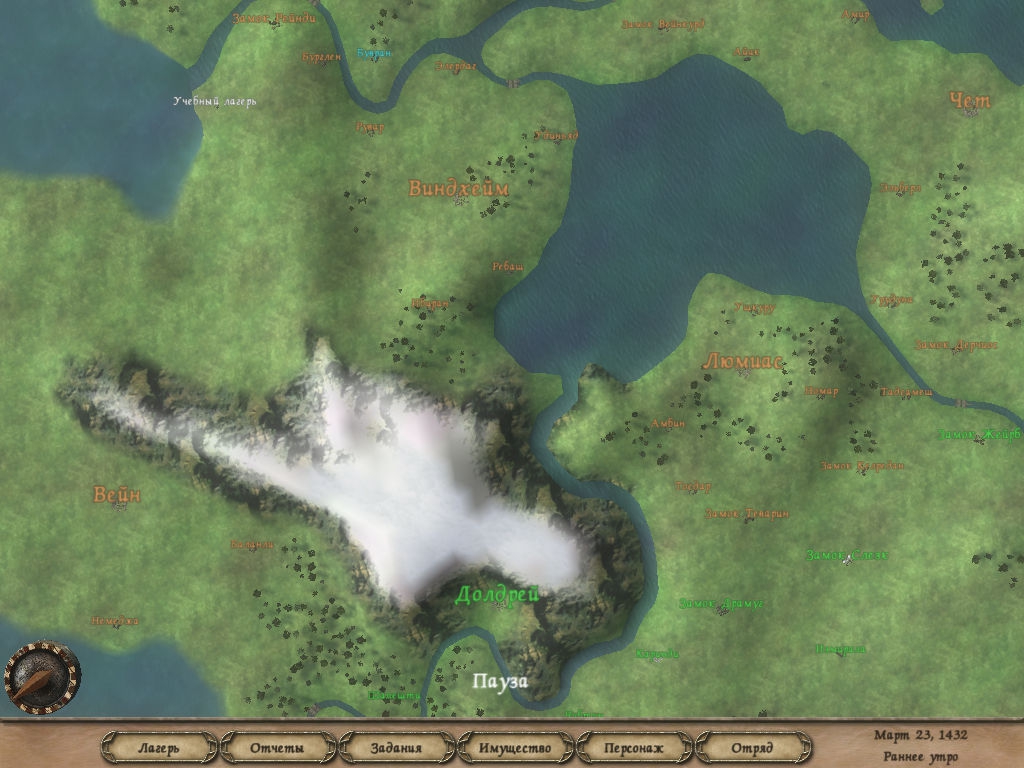Click the Вейн town label
1024x768 pixels.
(117, 495)
